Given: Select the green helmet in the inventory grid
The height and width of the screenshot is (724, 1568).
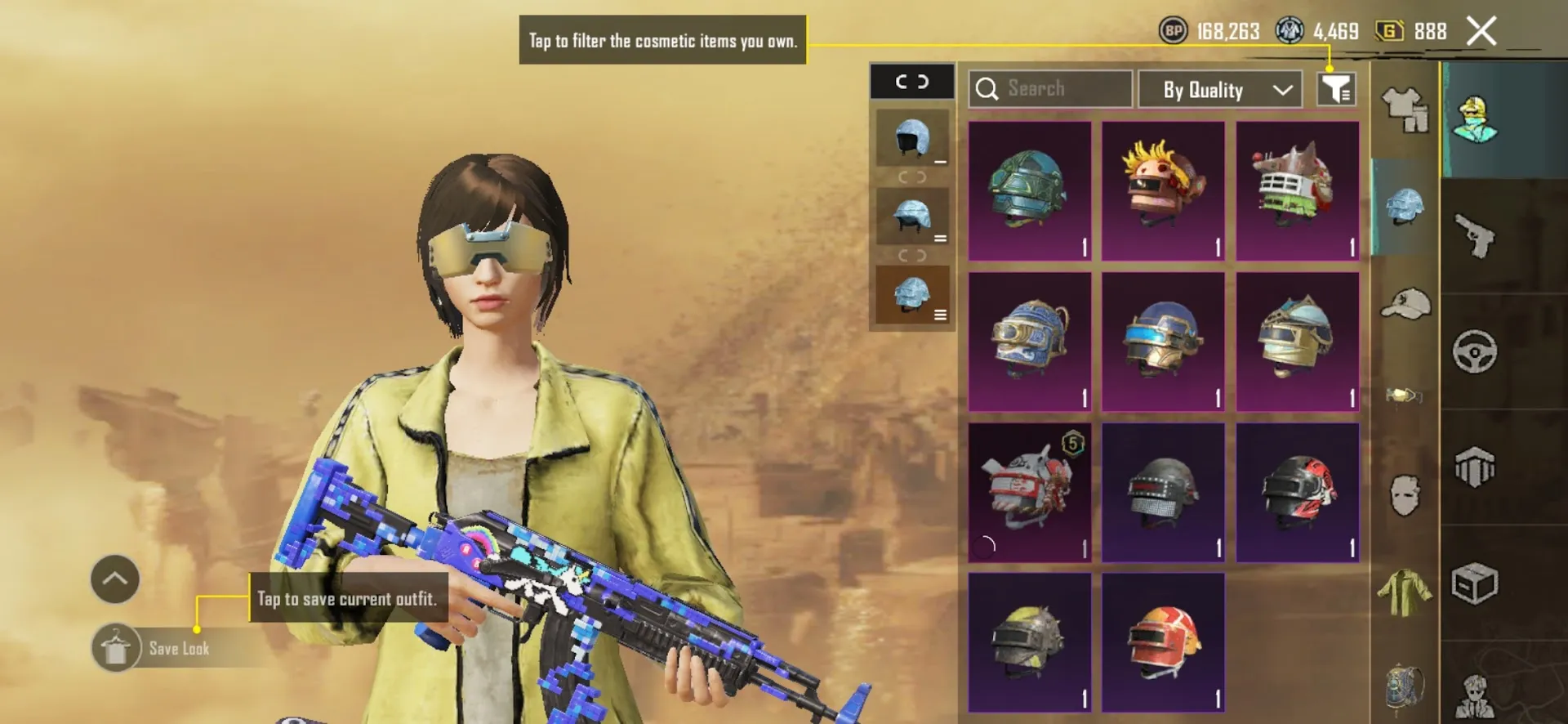Looking at the screenshot, I should tap(1029, 190).
